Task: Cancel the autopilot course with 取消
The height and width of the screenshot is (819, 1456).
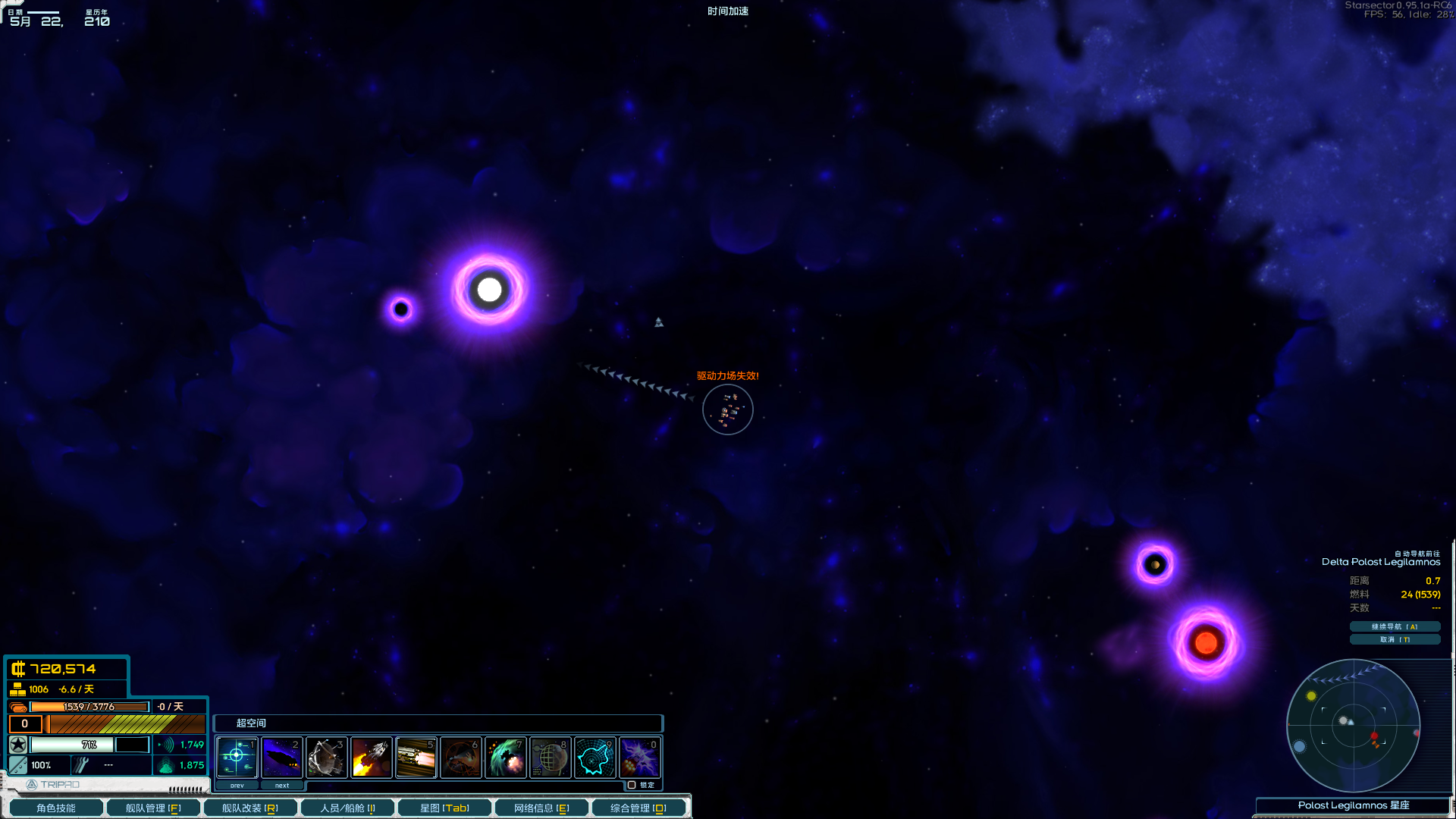Action: point(1395,639)
